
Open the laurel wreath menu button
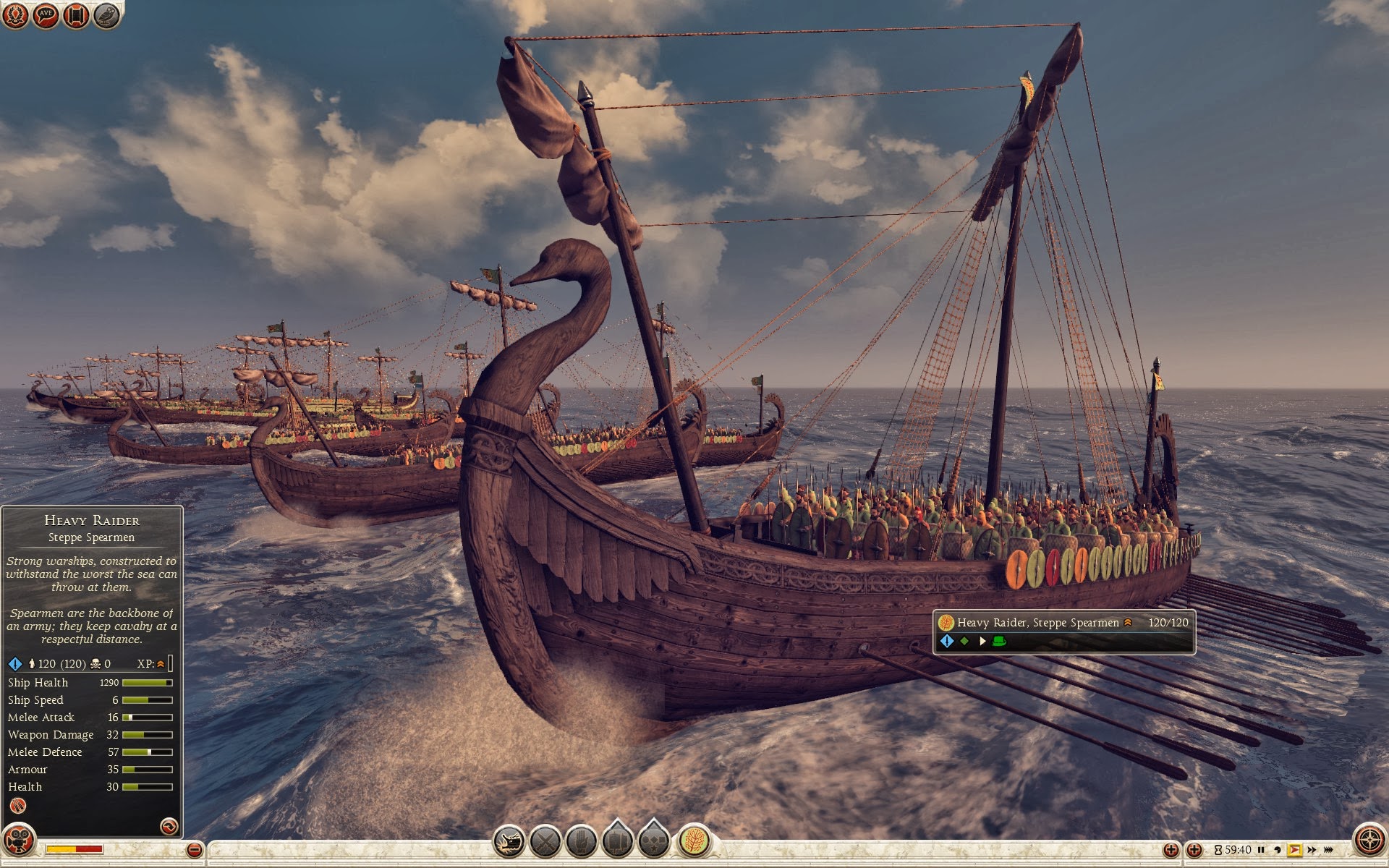[16, 15]
